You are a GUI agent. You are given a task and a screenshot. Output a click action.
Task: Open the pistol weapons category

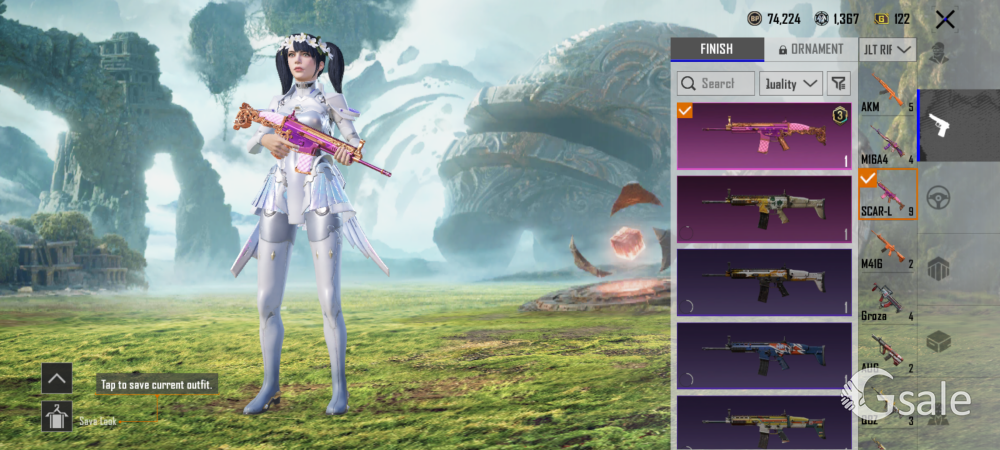pyautogui.click(x=939, y=125)
